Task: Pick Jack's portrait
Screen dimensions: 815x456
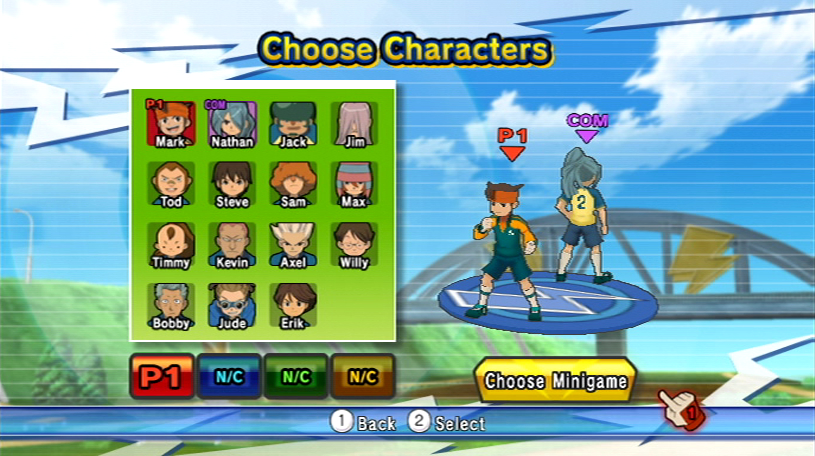Action: pos(293,122)
